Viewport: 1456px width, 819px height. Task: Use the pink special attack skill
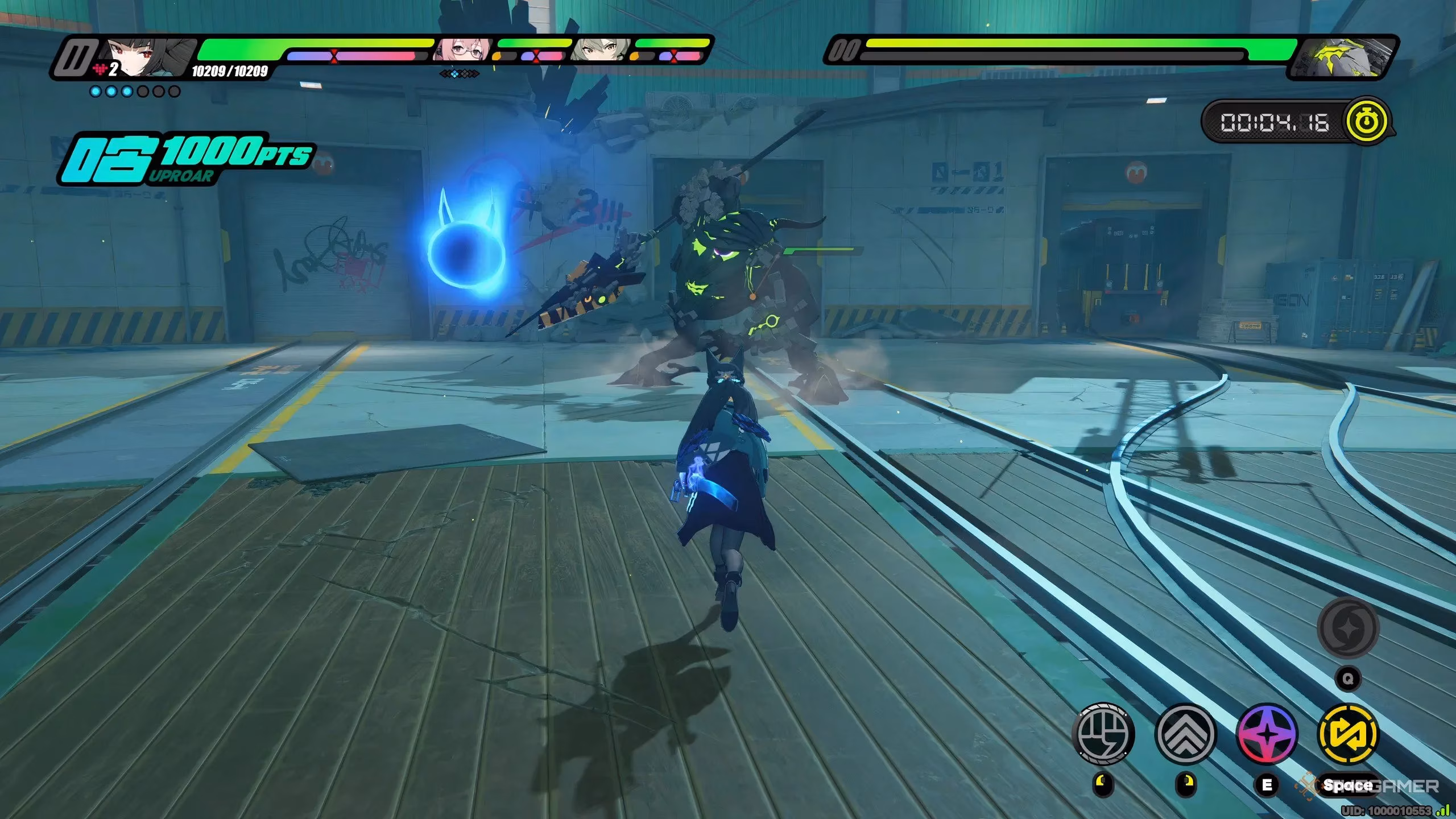pyautogui.click(x=1267, y=733)
